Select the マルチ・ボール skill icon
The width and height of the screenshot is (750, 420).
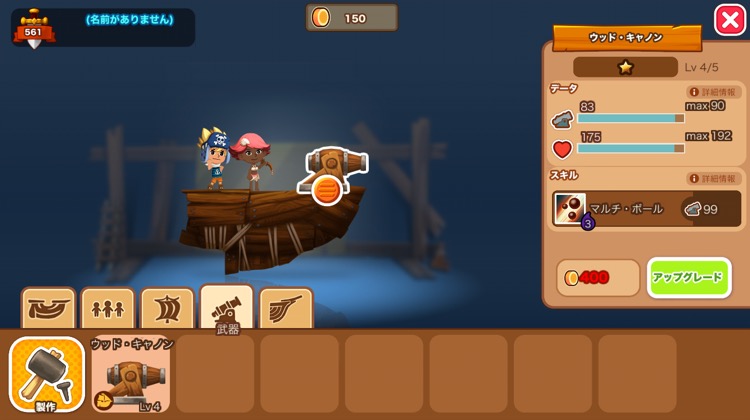(570, 209)
